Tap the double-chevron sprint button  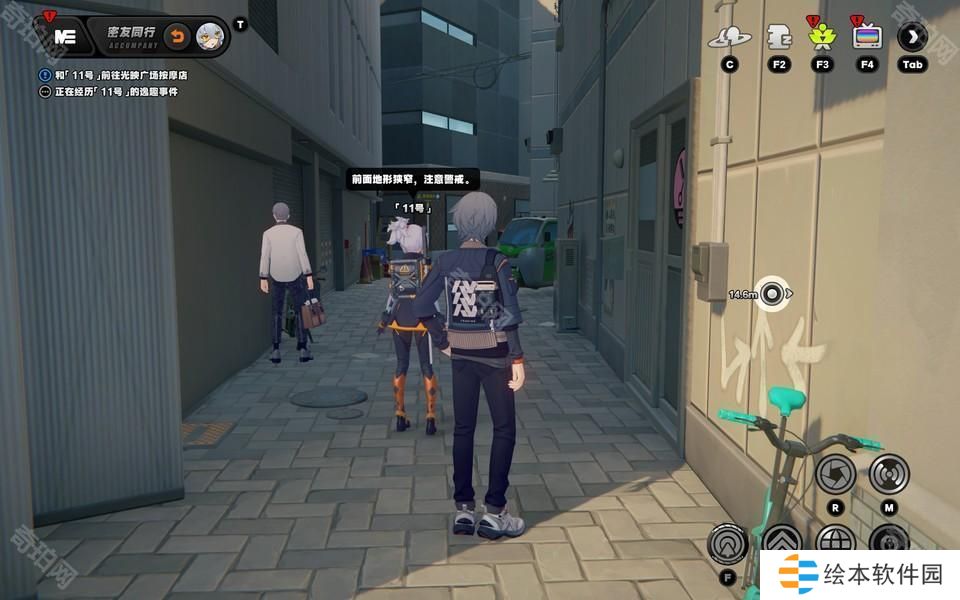(781, 544)
